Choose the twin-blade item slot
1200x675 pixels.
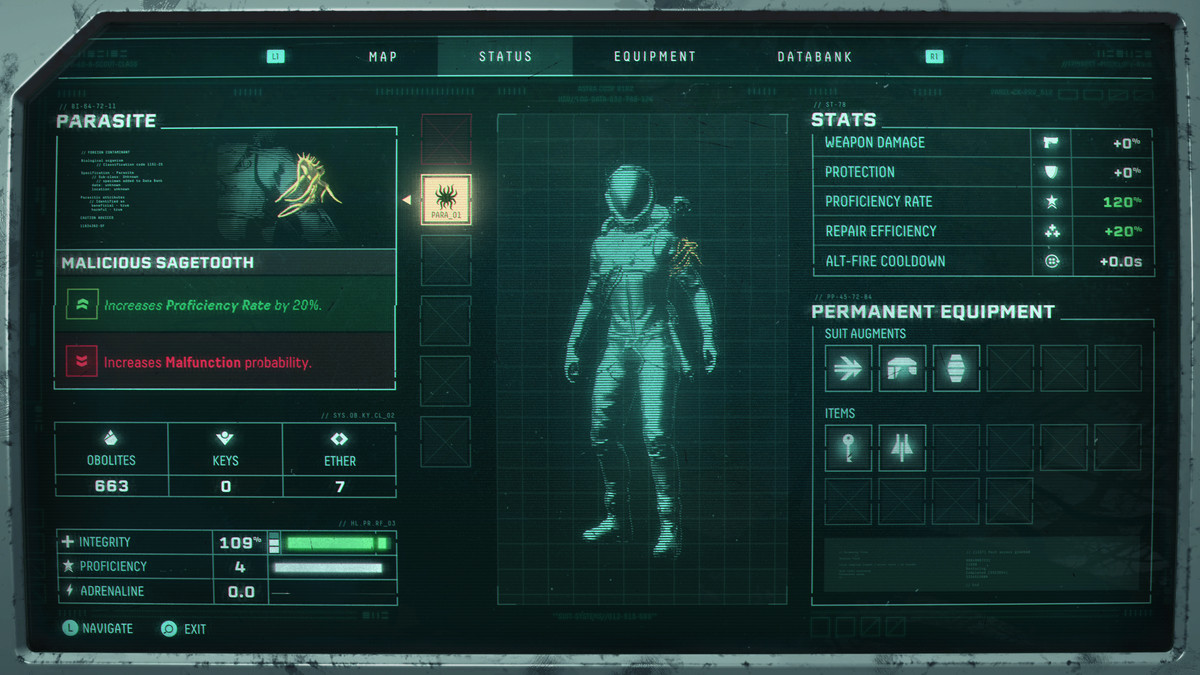click(903, 447)
